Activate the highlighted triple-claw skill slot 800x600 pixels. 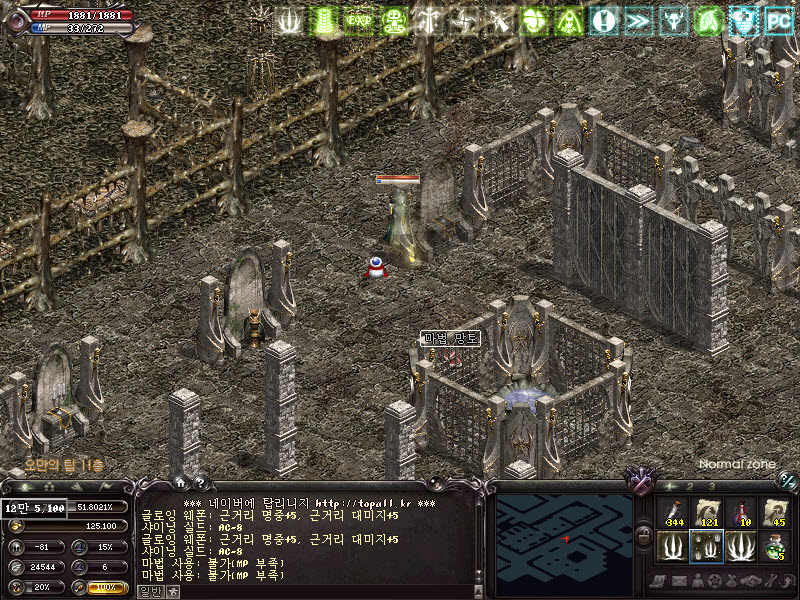pyautogui.click(x=707, y=546)
